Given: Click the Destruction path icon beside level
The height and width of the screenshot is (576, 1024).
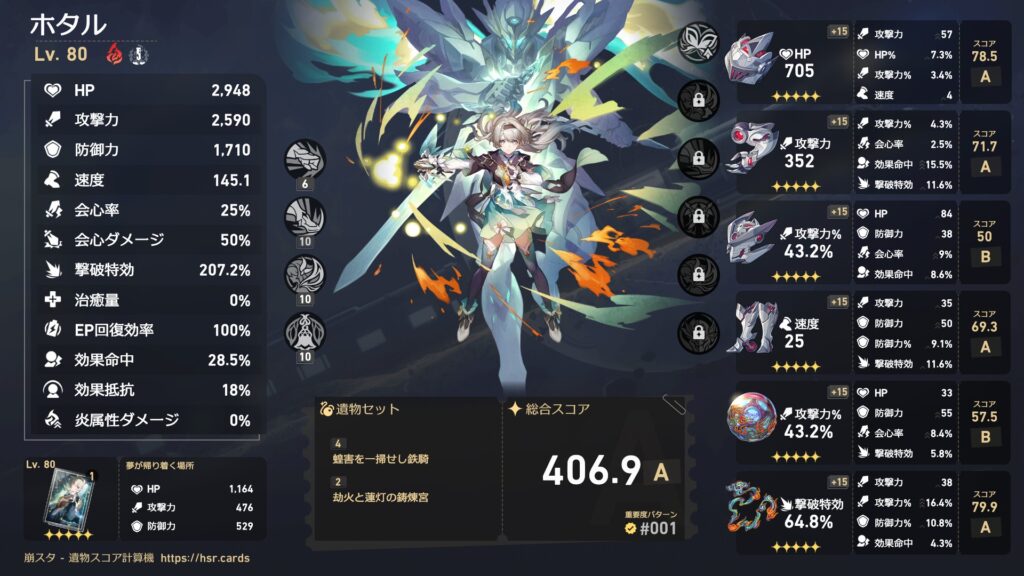Looking at the screenshot, I should [x=141, y=55].
